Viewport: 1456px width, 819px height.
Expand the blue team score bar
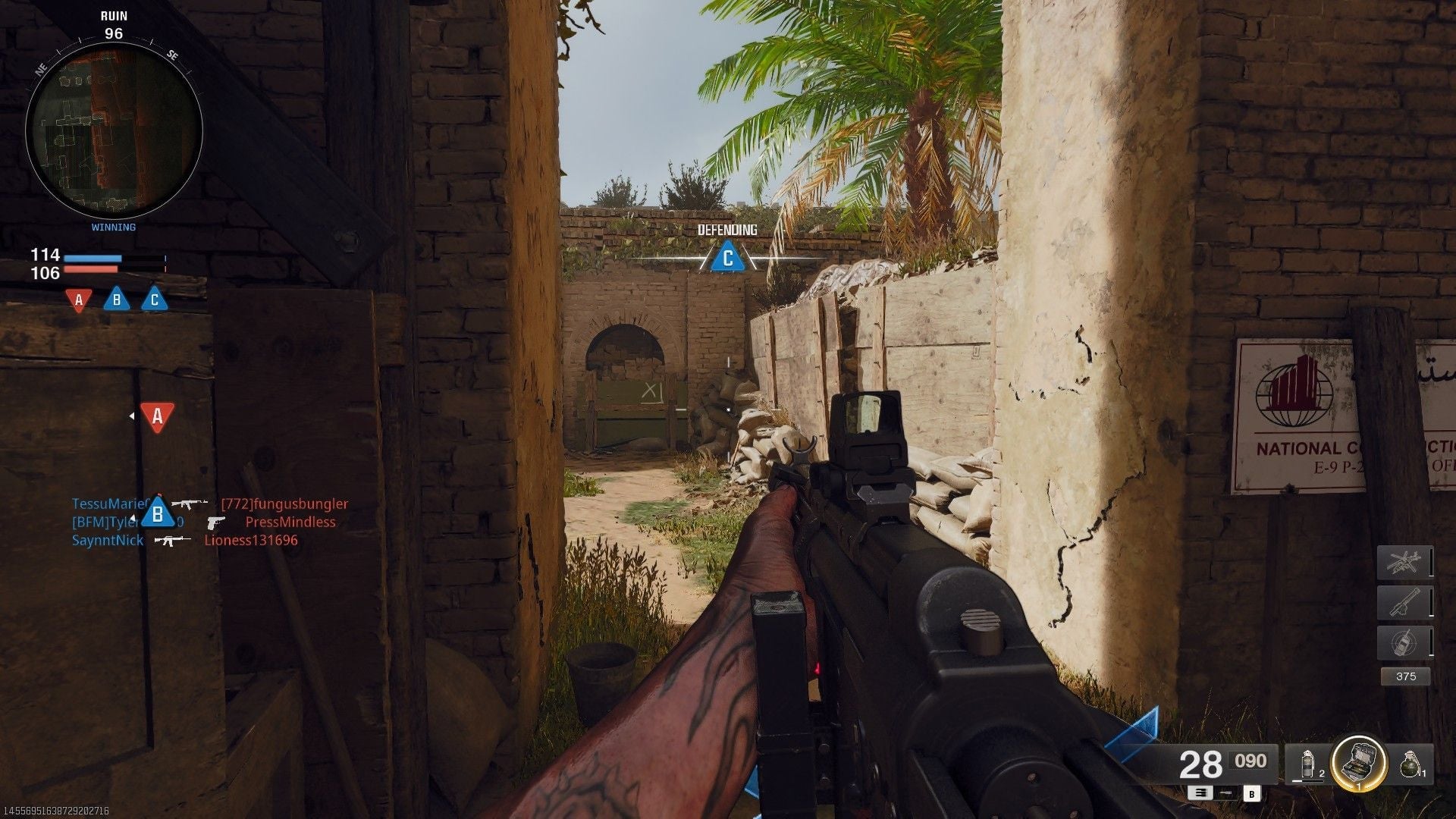93,259
